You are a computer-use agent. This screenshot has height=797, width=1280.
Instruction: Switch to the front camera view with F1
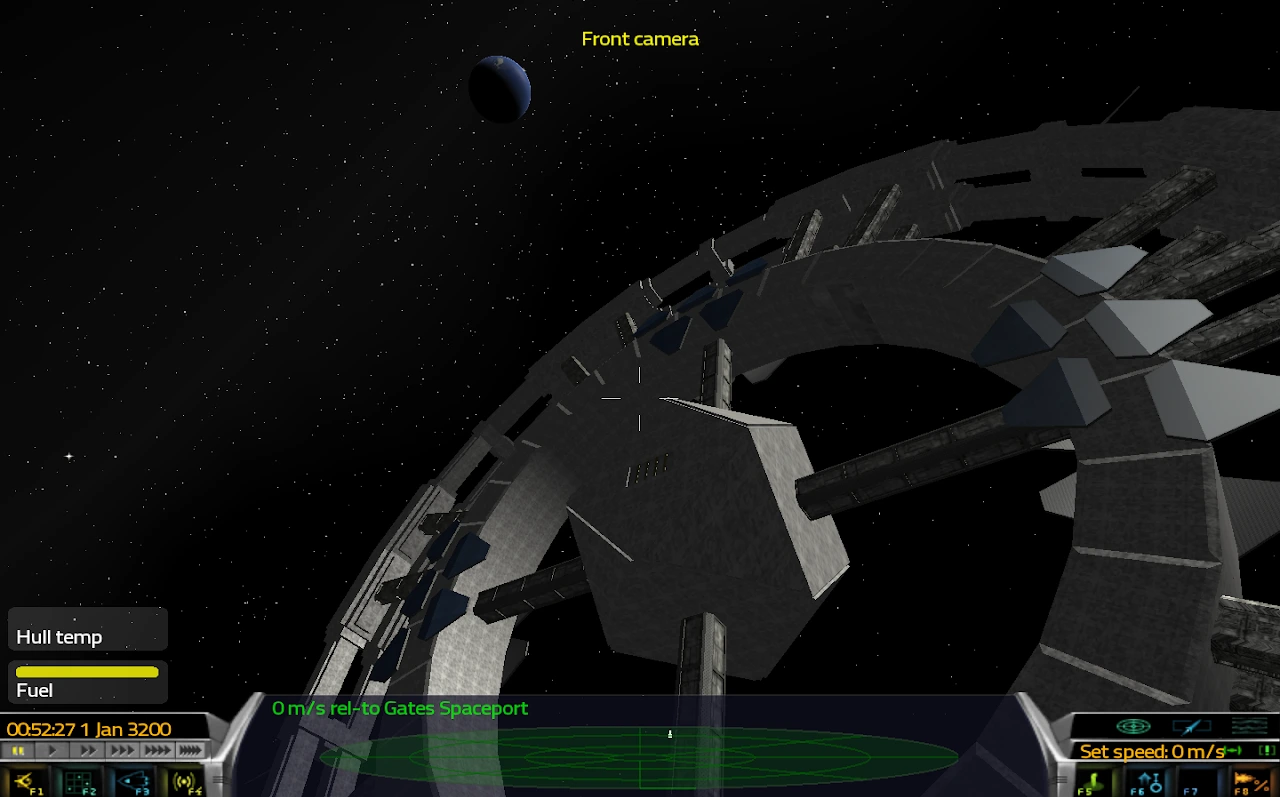24,781
